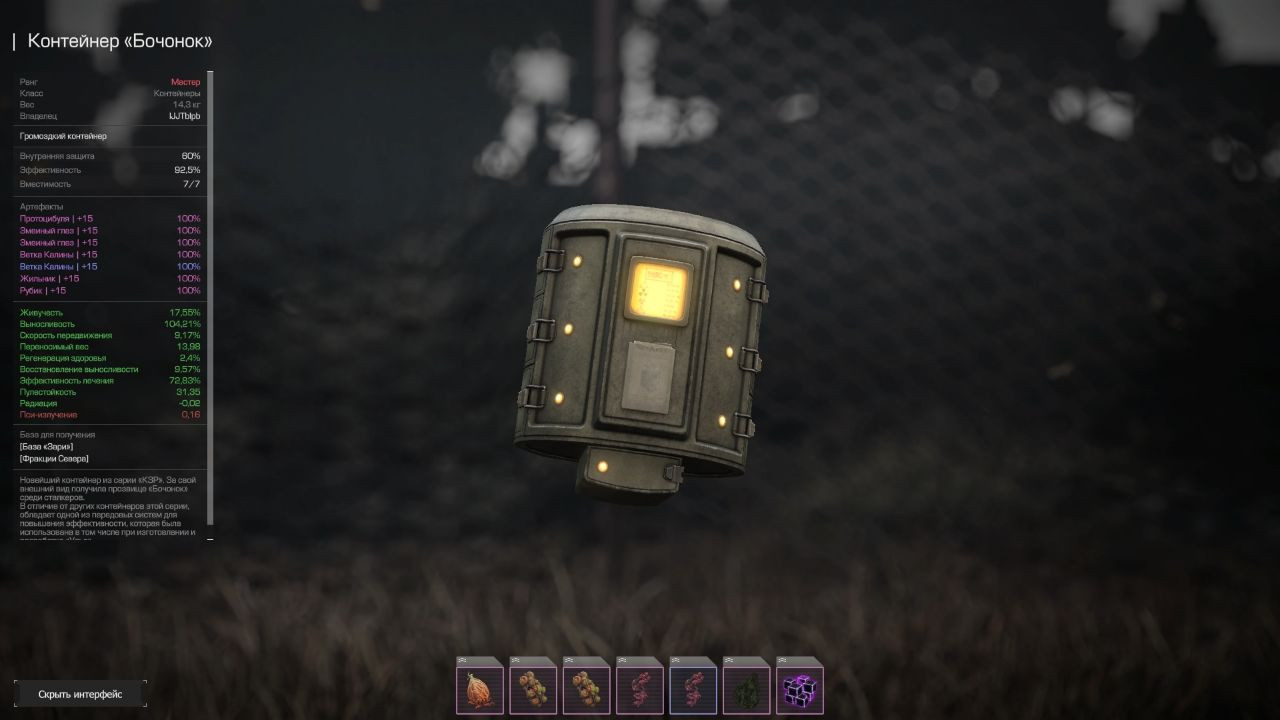The width and height of the screenshot is (1280, 720).
Task: Select the dark green Жильник artifact slot
Action: [746, 689]
